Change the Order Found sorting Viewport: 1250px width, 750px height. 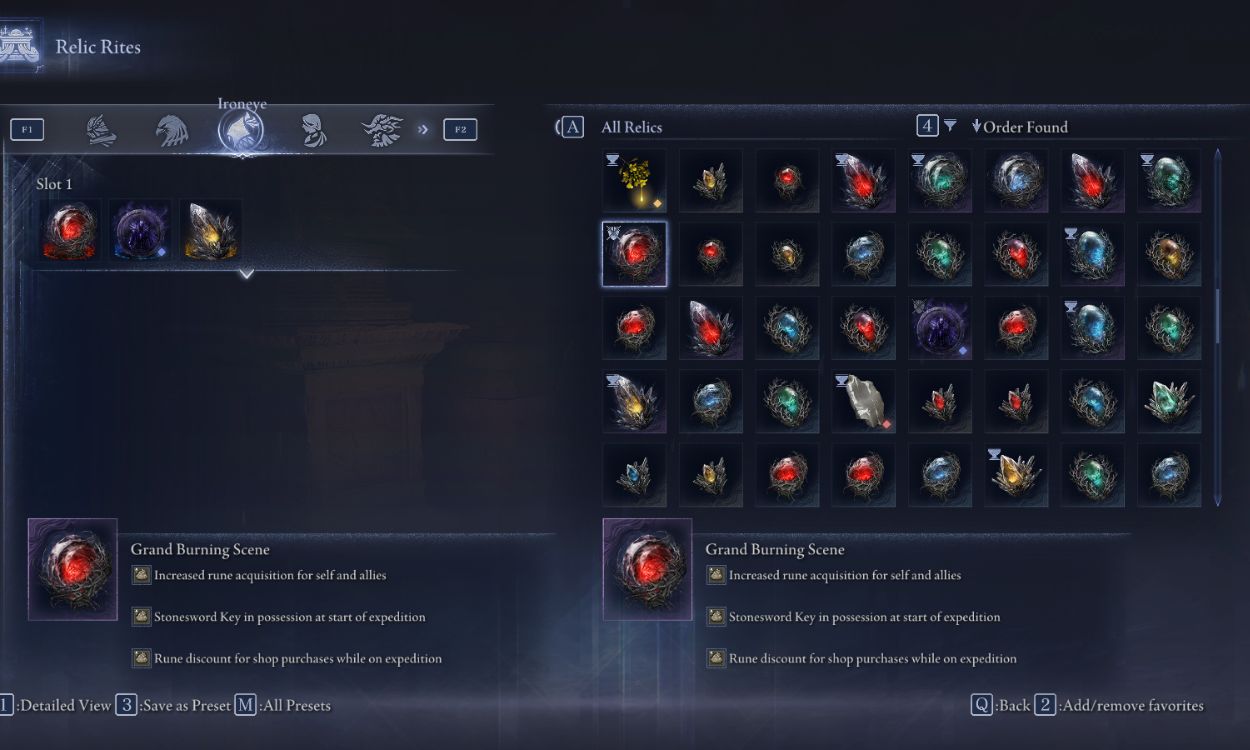(1024, 127)
